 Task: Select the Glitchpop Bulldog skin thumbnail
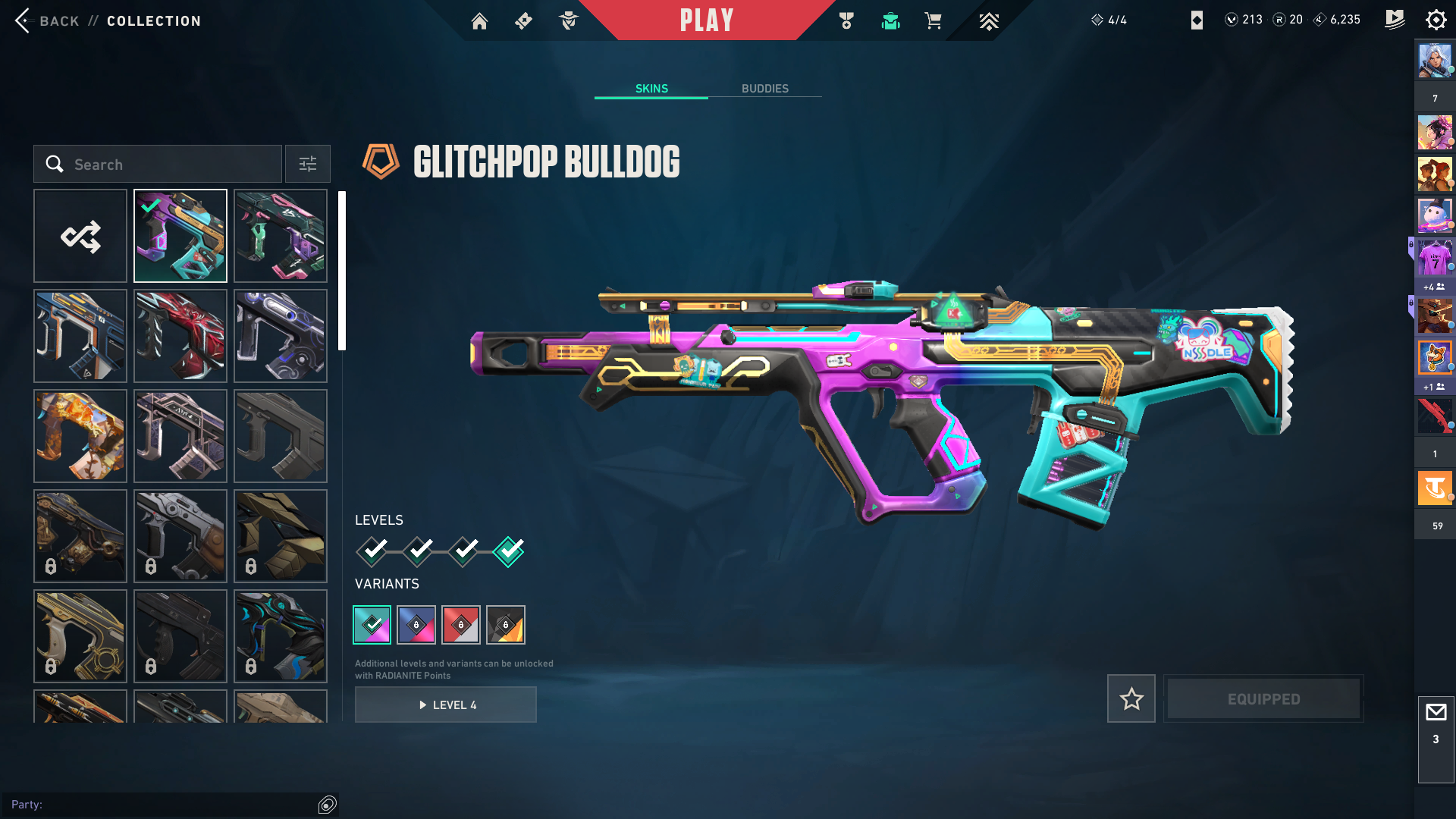180,237
